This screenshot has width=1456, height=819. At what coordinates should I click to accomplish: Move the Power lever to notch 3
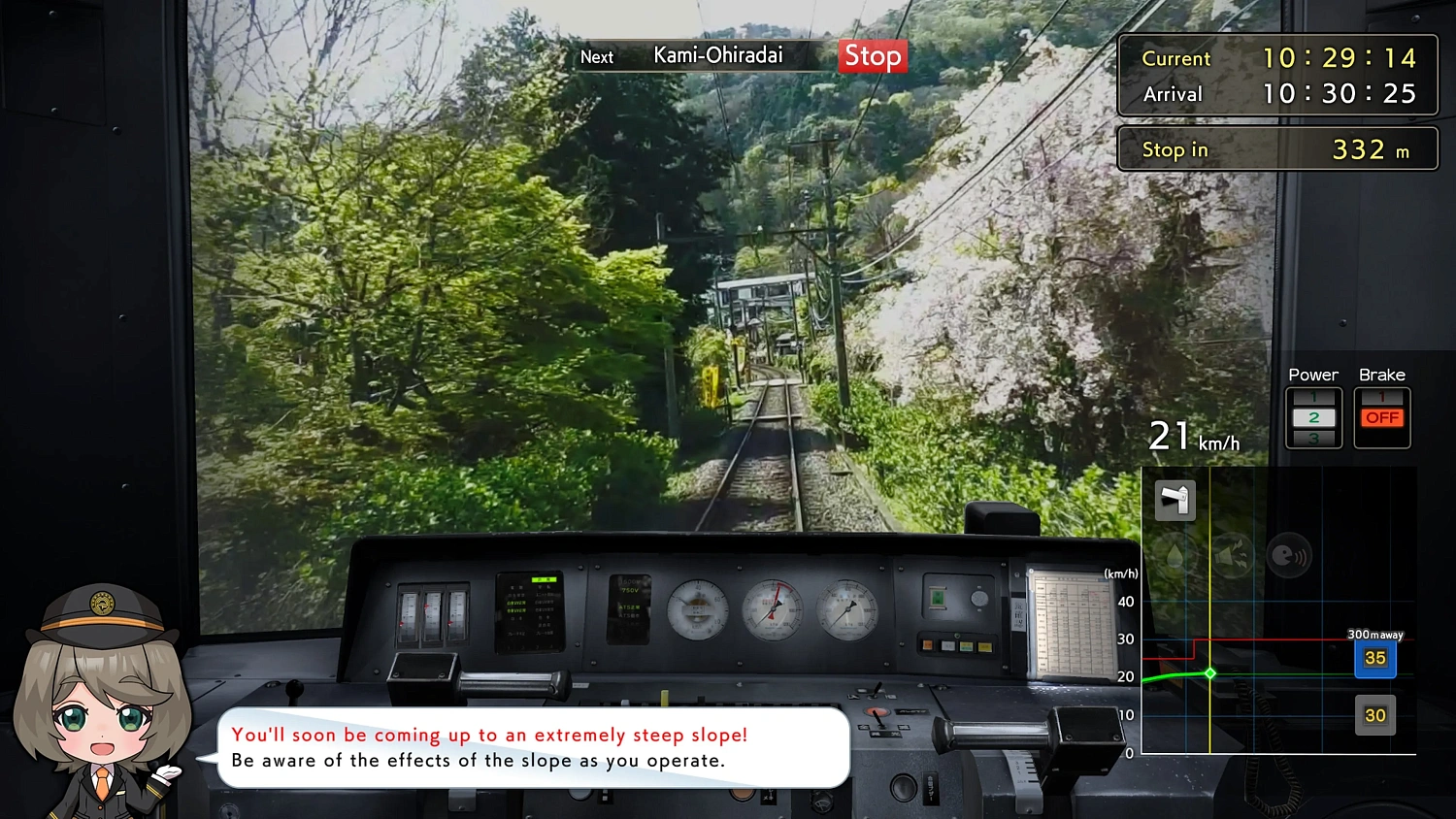pyautogui.click(x=1313, y=438)
